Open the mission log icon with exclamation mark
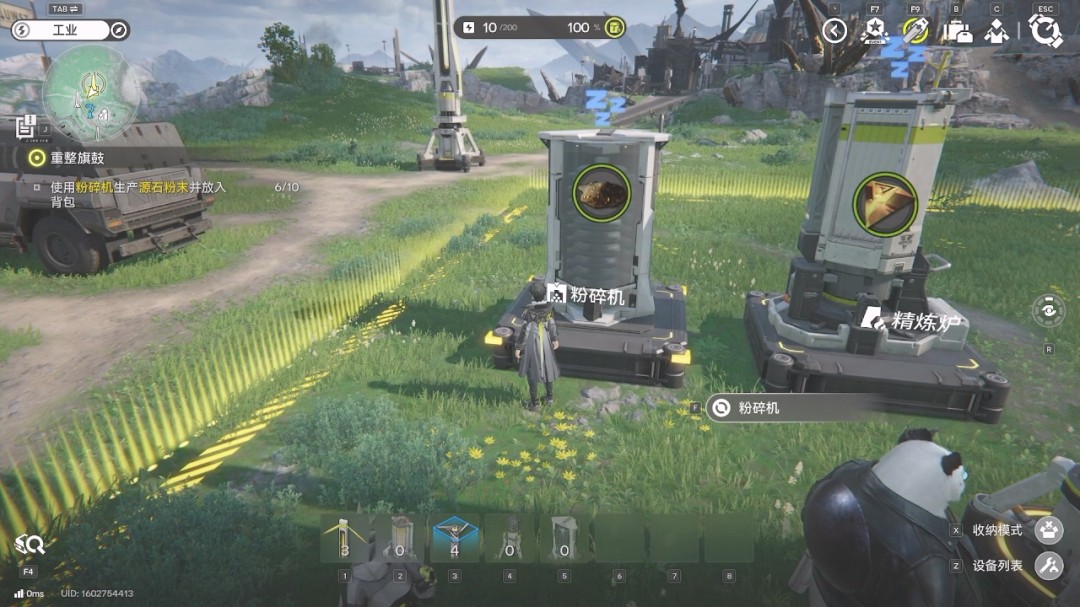The height and width of the screenshot is (607, 1080). (x=26, y=126)
